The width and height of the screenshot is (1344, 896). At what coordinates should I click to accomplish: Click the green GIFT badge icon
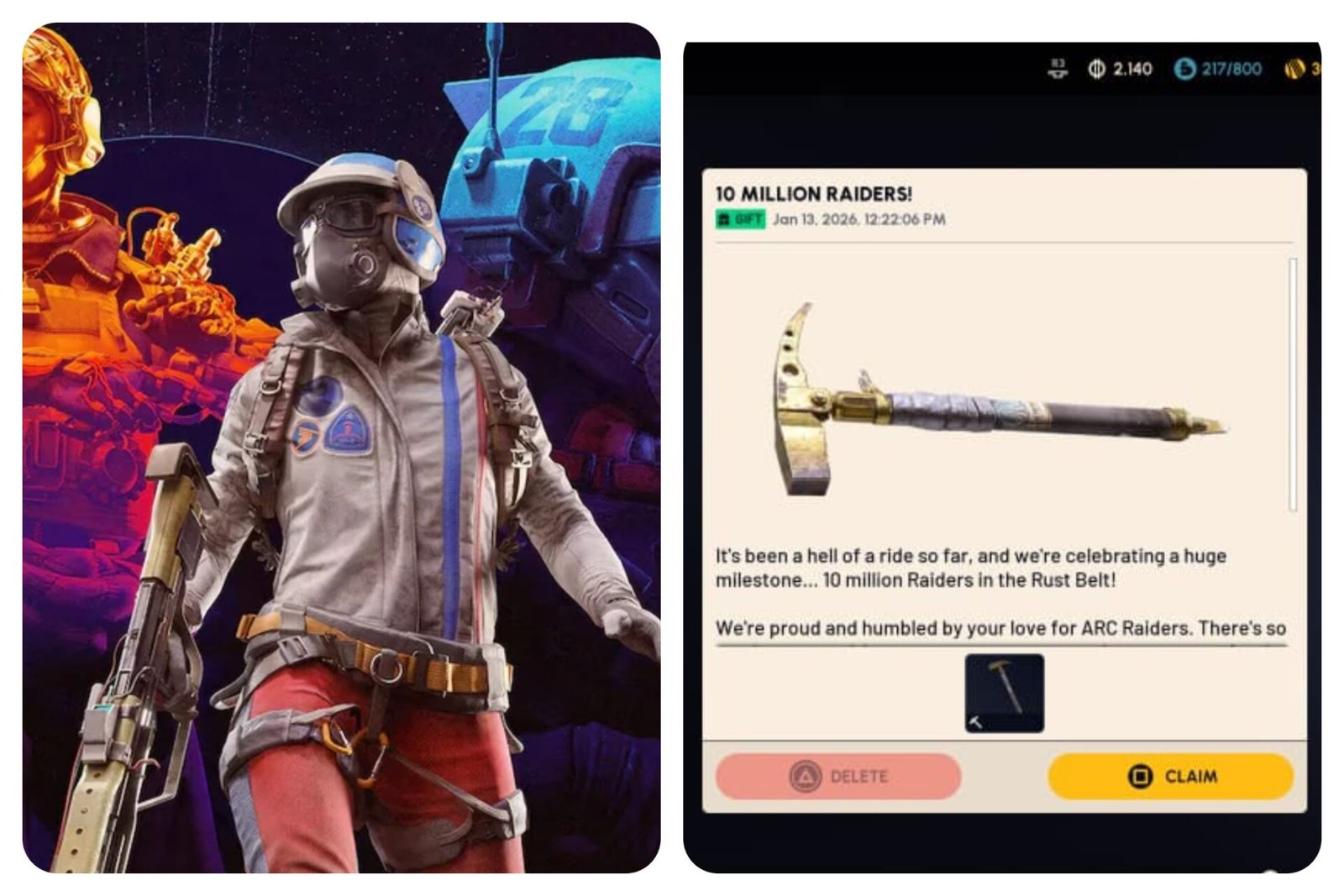[724, 220]
